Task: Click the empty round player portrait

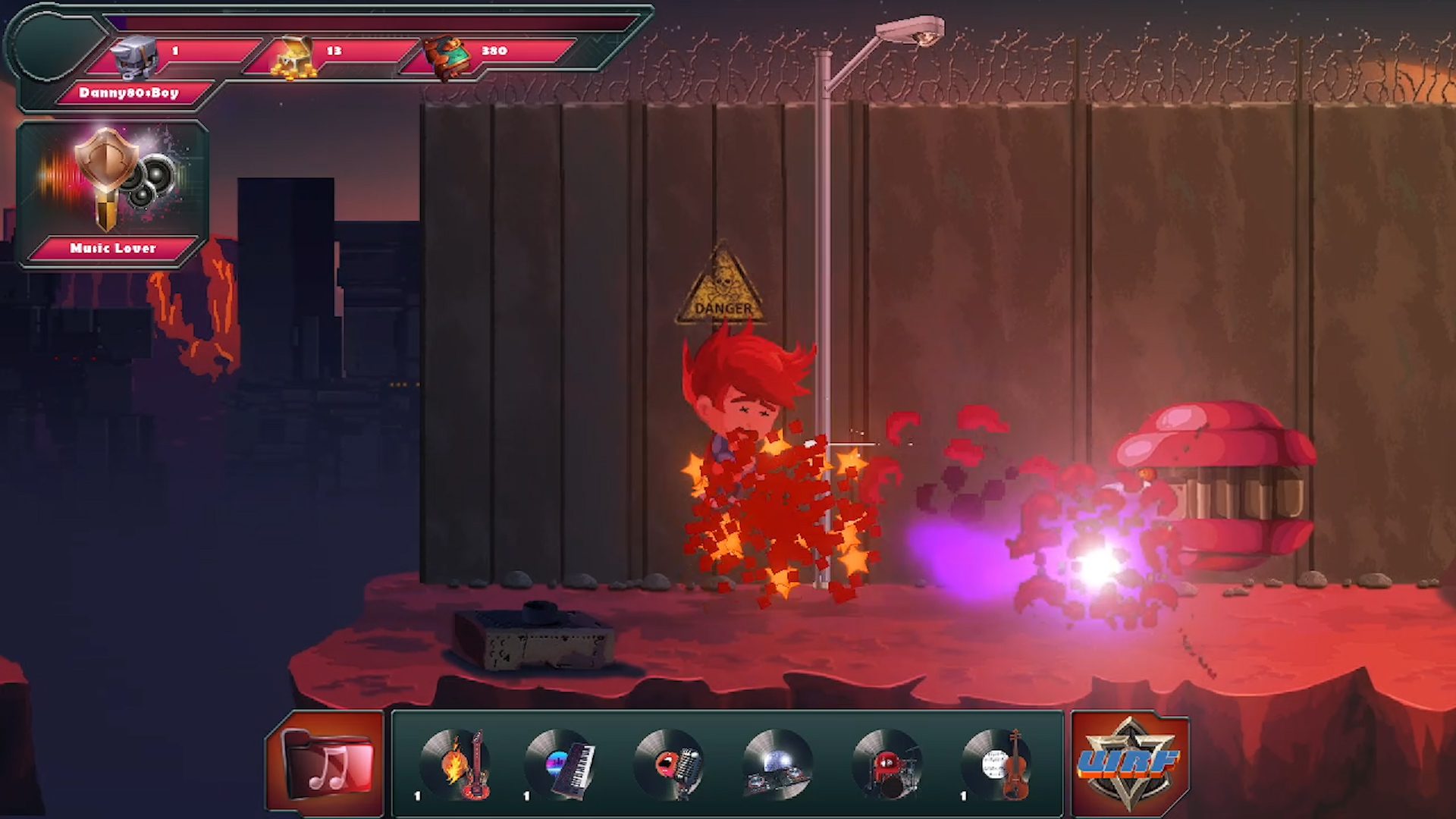Action: [55, 45]
